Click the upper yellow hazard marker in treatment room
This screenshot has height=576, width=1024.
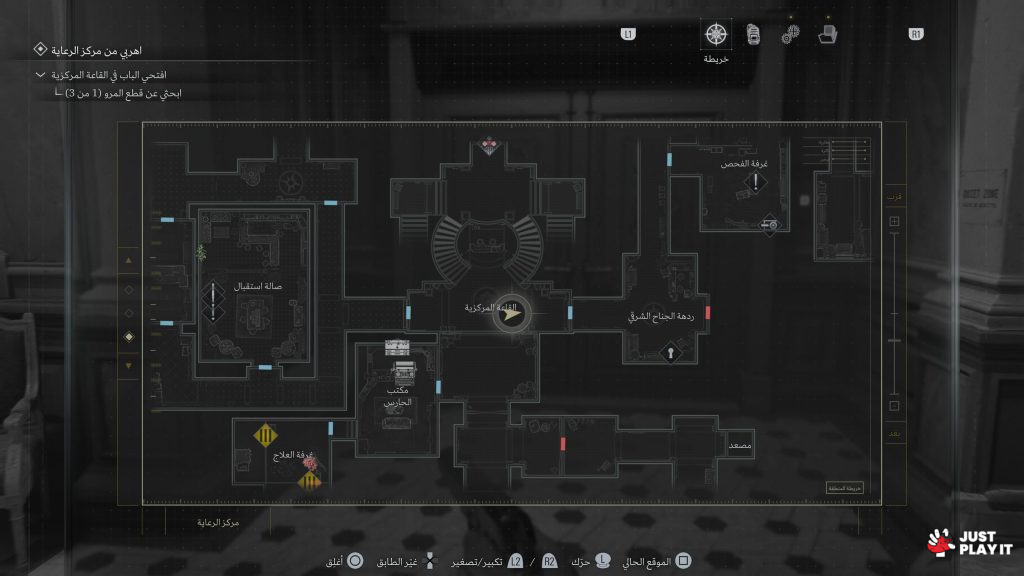click(x=265, y=435)
